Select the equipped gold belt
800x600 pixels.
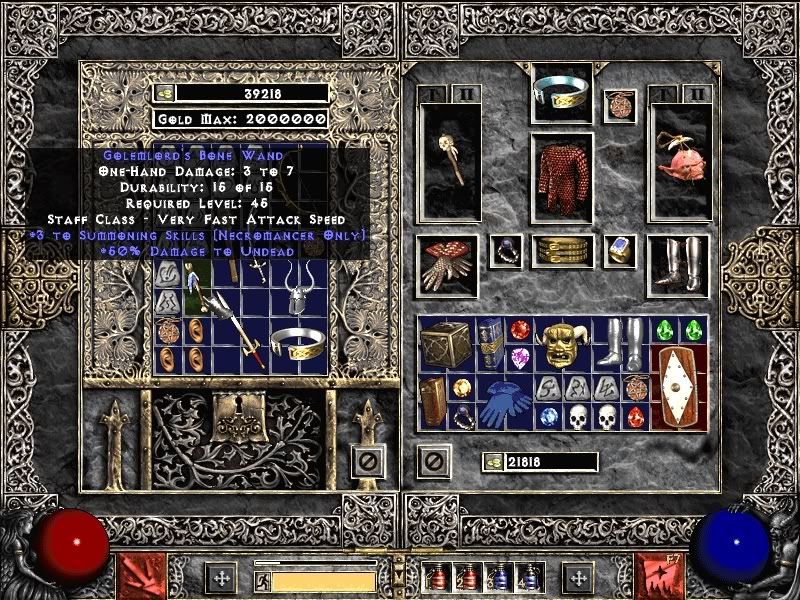(x=561, y=251)
